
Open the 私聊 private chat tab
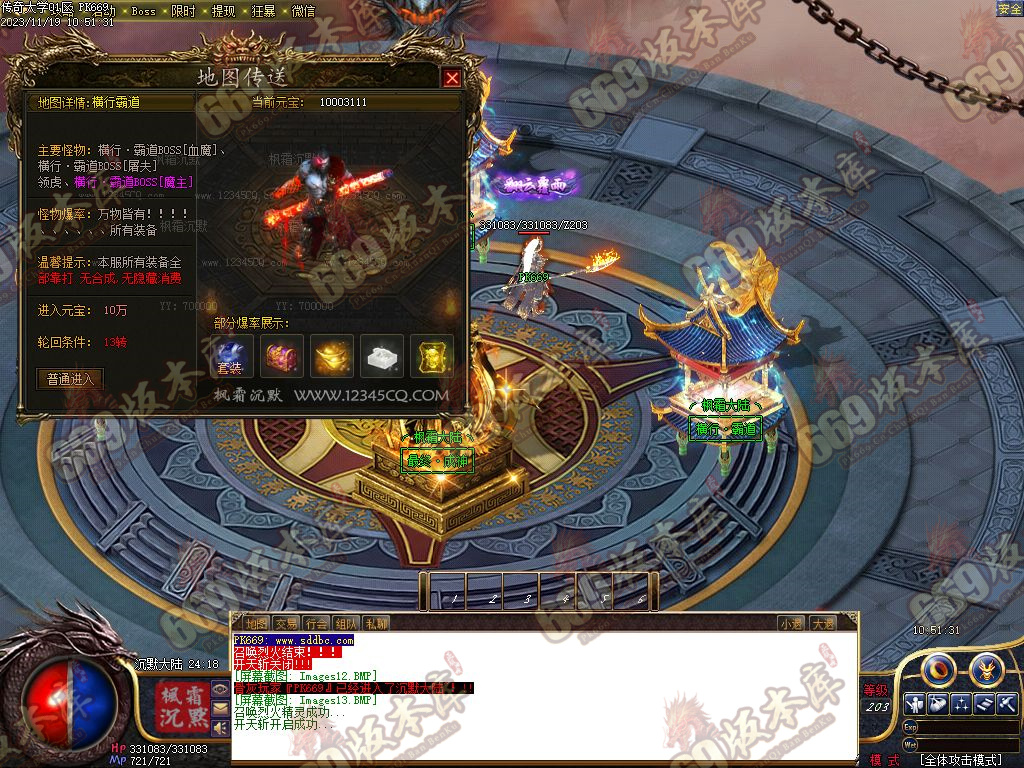[x=376, y=623]
